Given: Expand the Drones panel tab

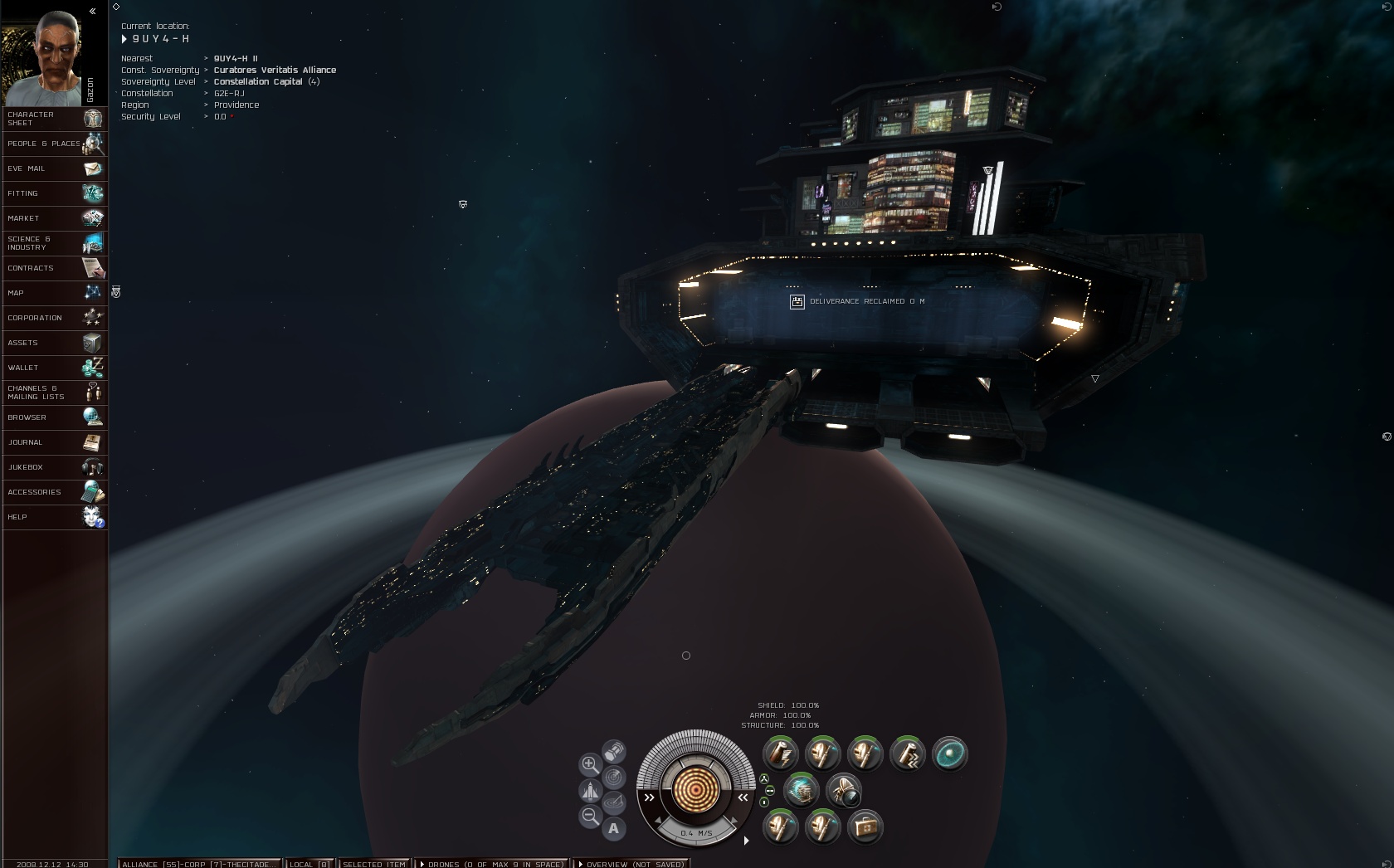Looking at the screenshot, I should click(493, 863).
